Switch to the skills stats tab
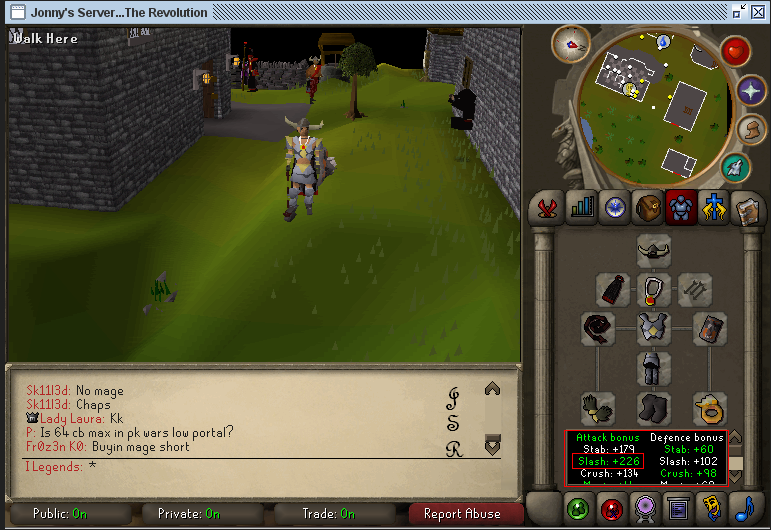 point(581,207)
